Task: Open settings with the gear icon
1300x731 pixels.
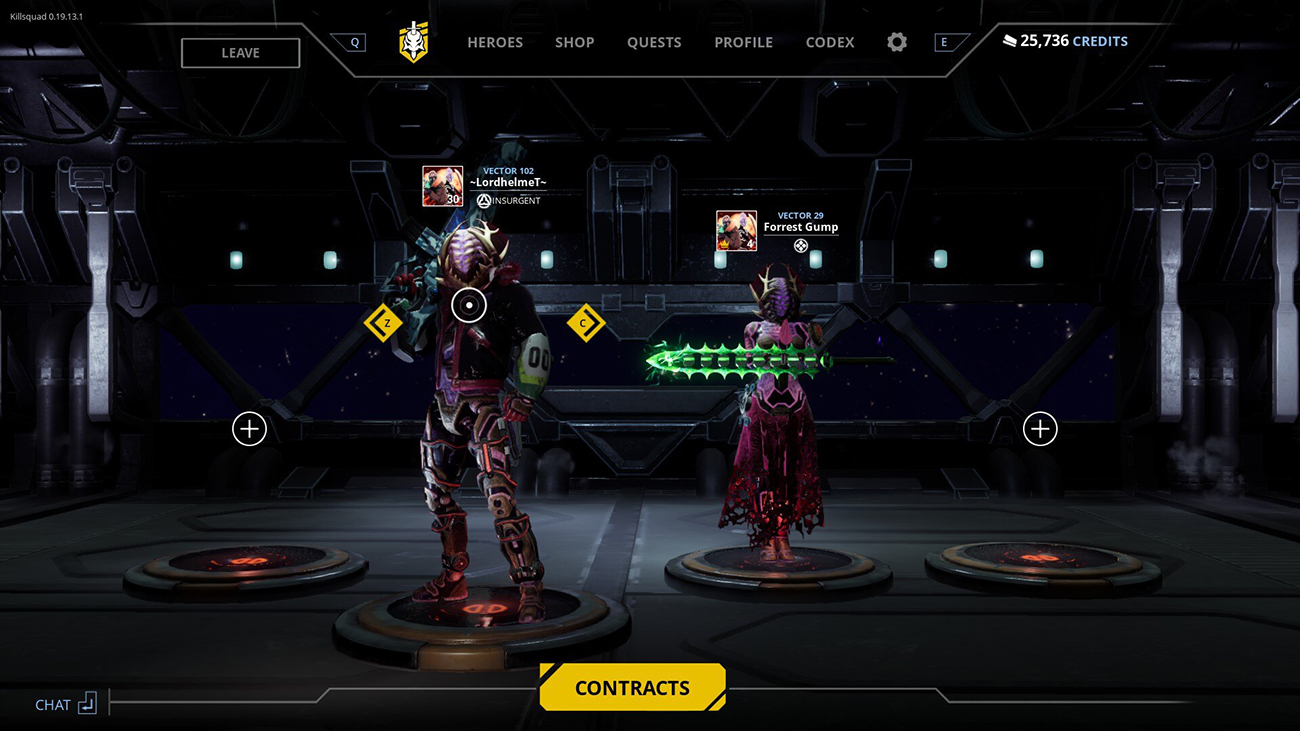Action: pos(897,42)
